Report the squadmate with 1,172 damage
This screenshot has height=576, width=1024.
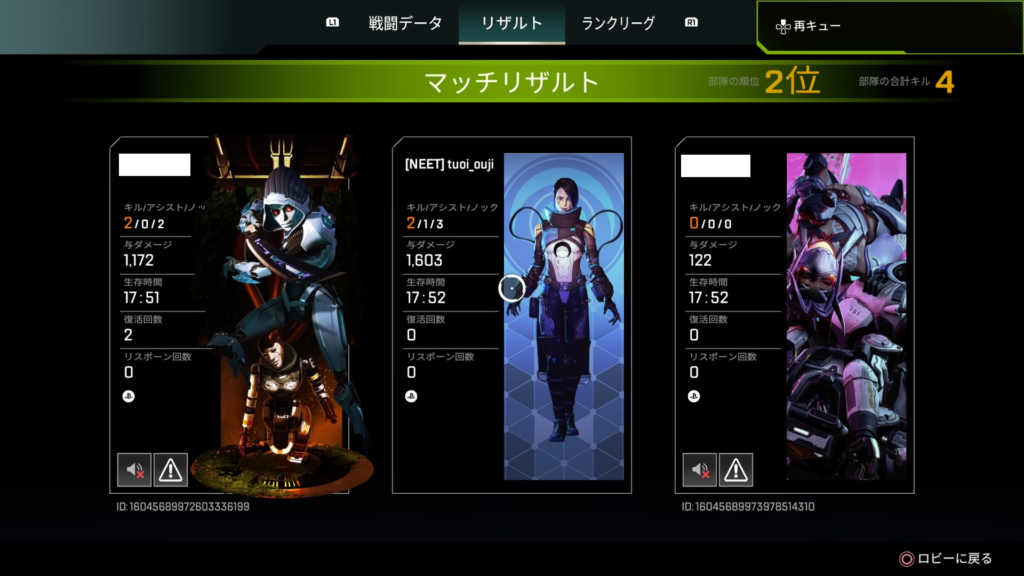(x=170, y=468)
